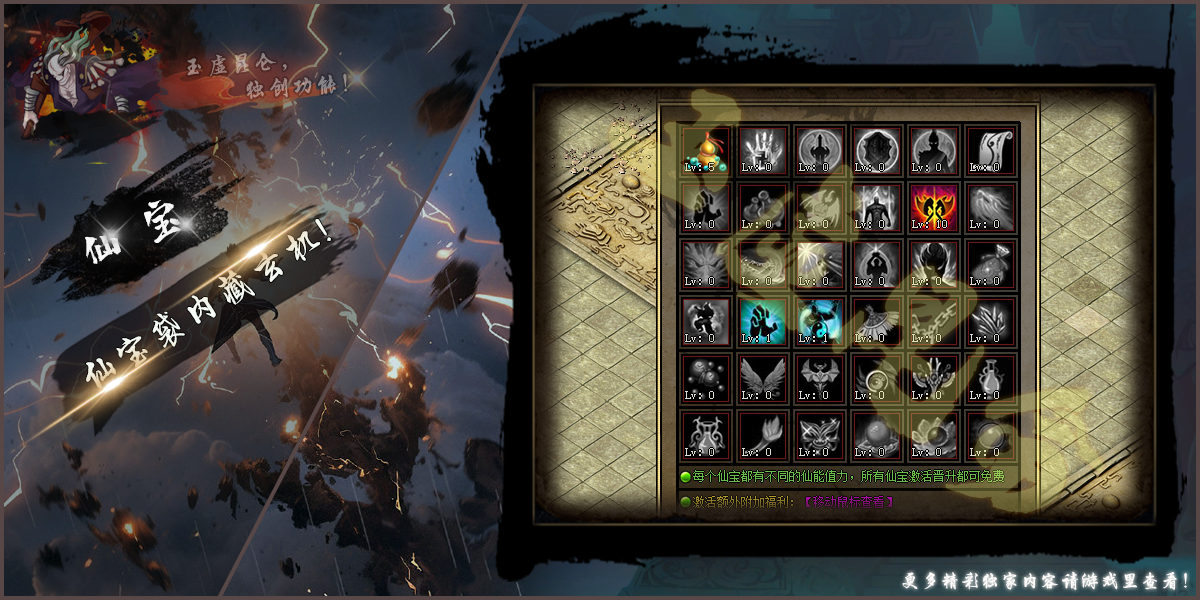Pick the fiery crossed axes treasure
The width and height of the screenshot is (1200, 600).
pos(934,208)
